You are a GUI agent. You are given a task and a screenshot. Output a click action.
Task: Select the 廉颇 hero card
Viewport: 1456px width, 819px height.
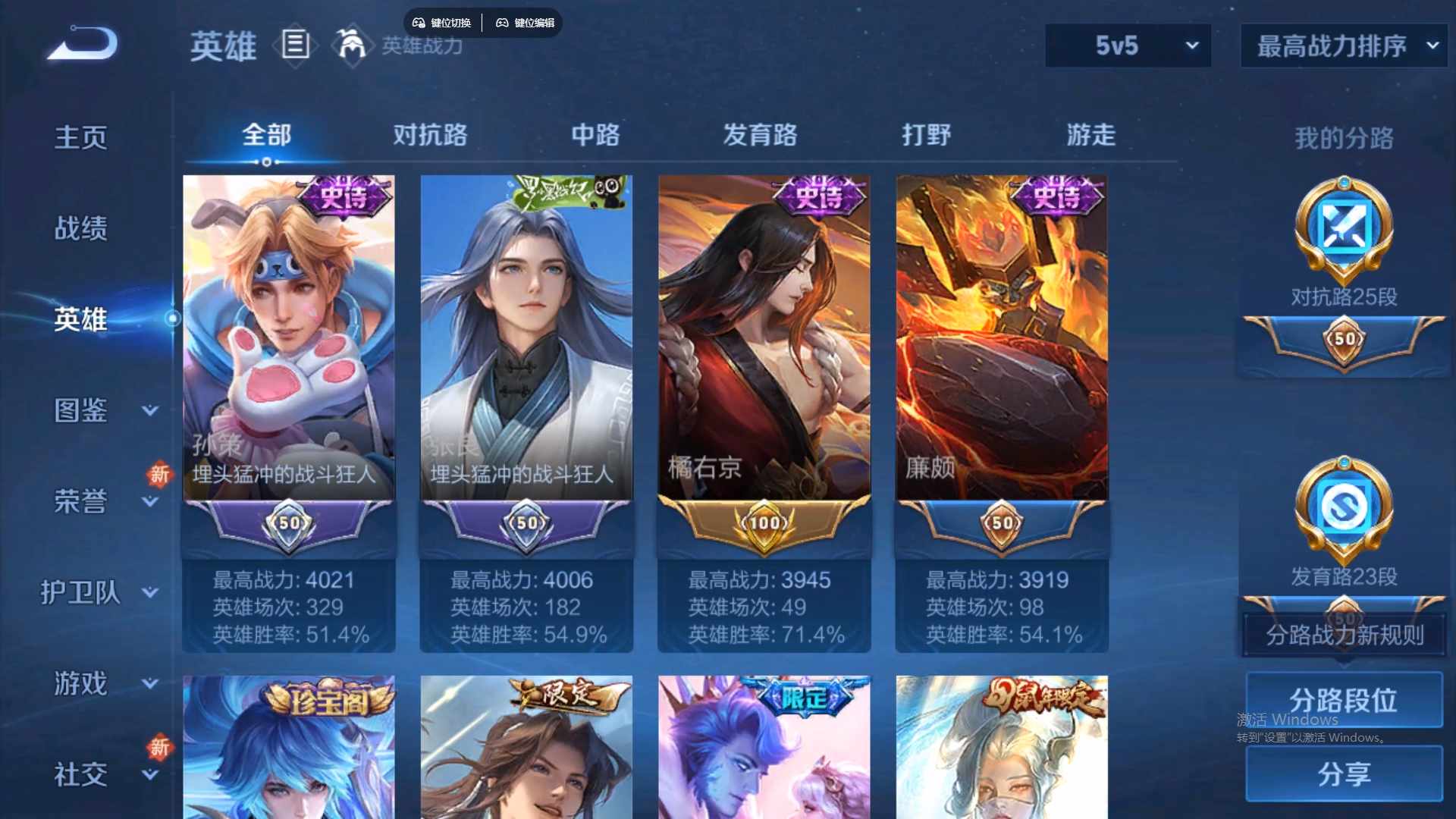click(x=1001, y=341)
